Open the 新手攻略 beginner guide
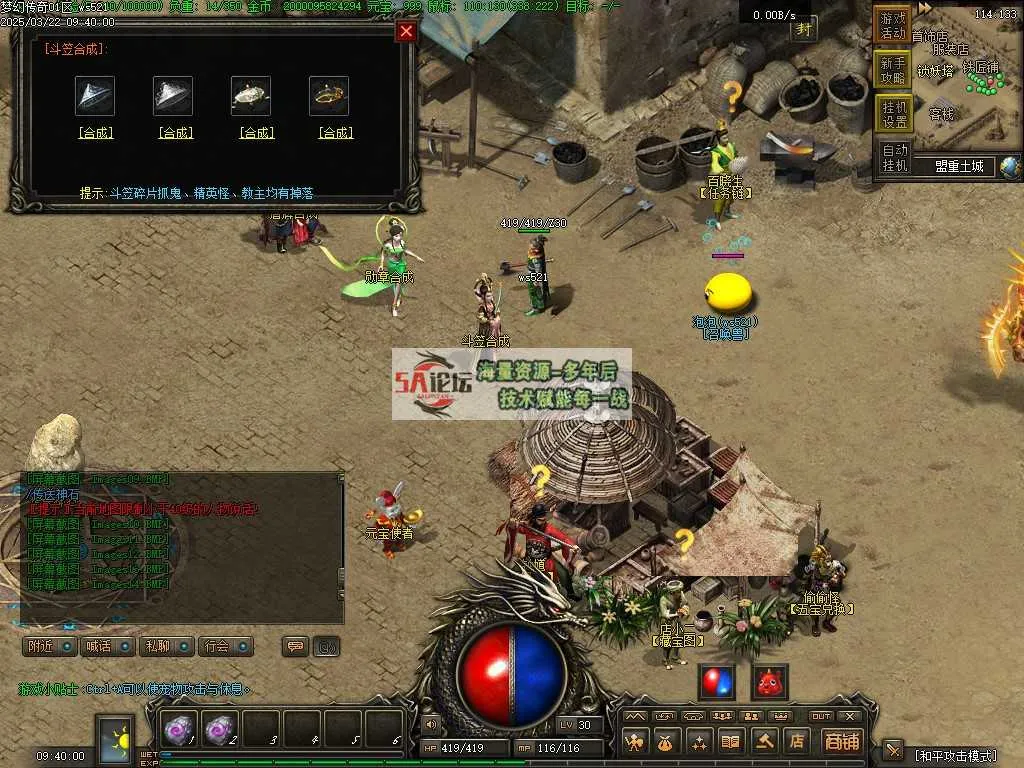 point(893,70)
